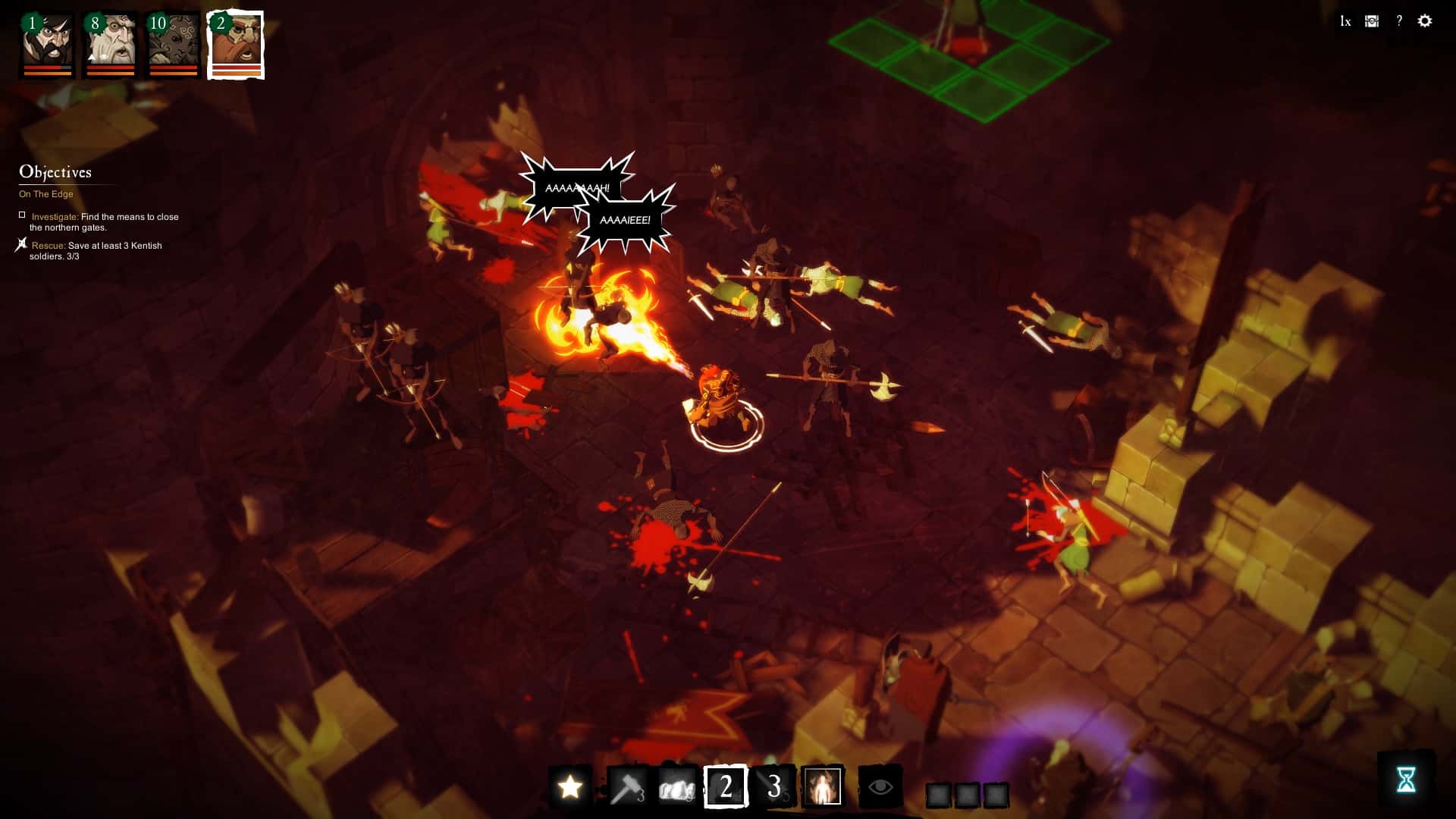1456x819 pixels.
Task: Select the star ability on the action bar
Action: 570,788
